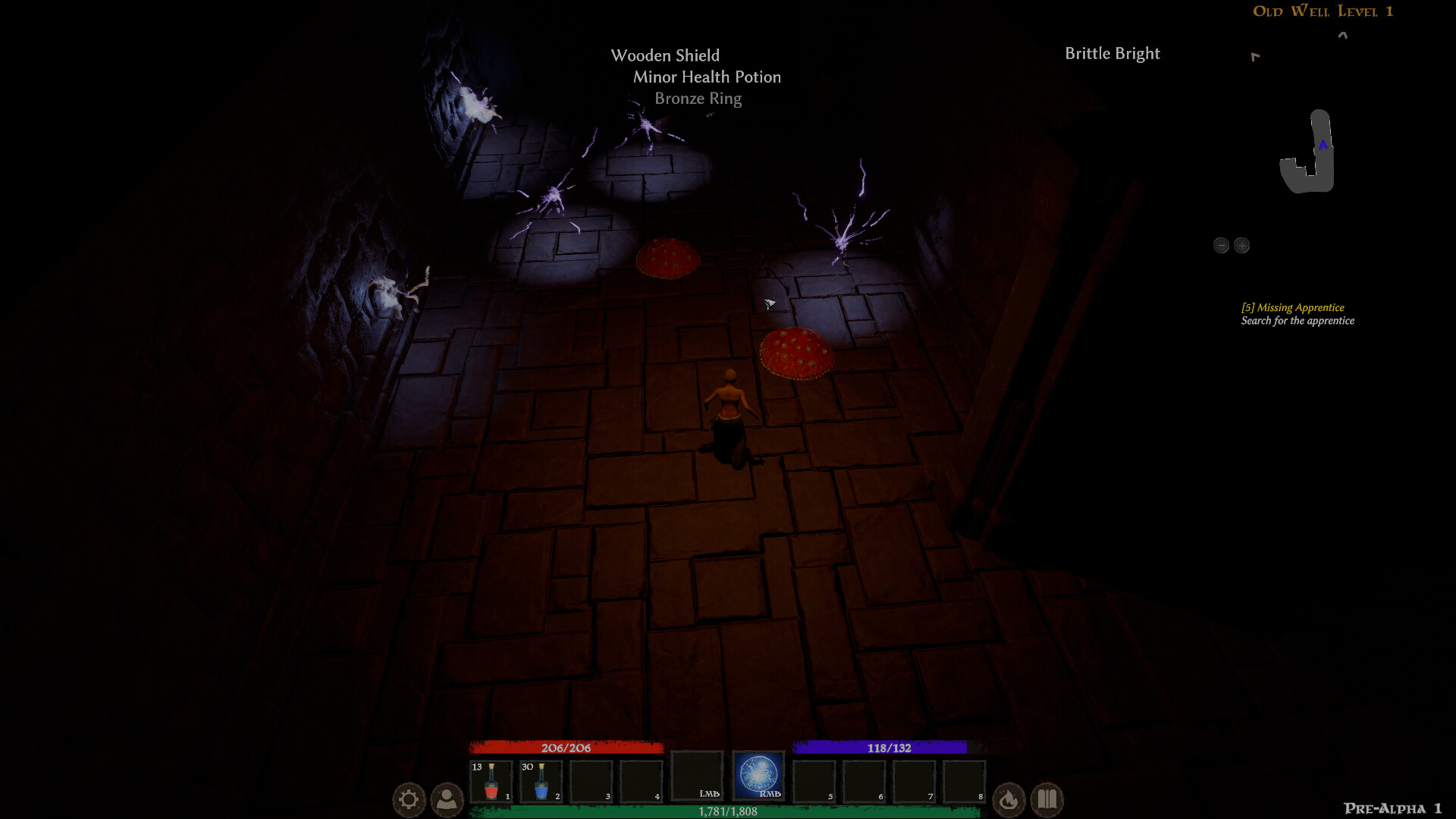Viewport: 1456px width, 819px height.
Task: Use the blue mana potion in slot 2
Action: (541, 780)
